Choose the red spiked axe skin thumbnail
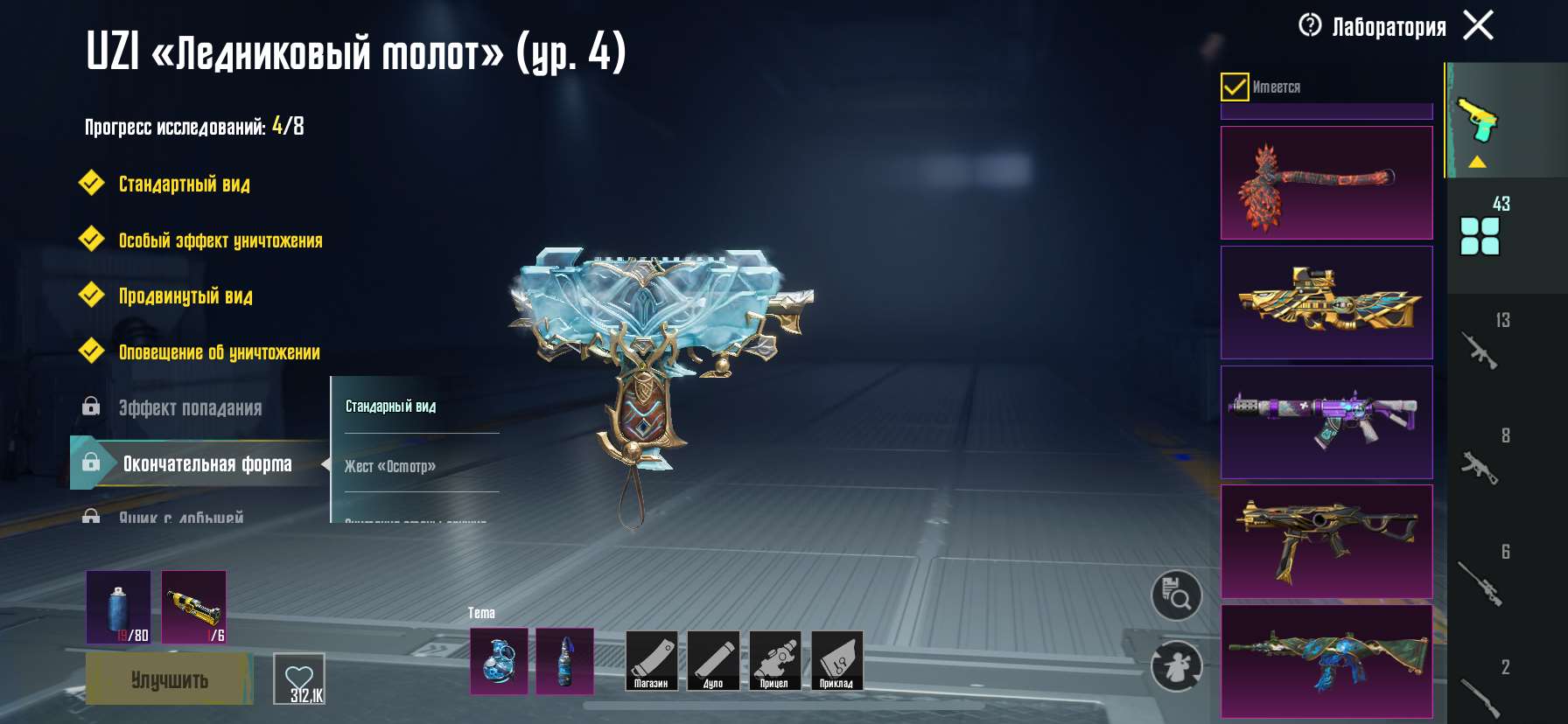The width and height of the screenshot is (1568, 724). pos(1326,183)
